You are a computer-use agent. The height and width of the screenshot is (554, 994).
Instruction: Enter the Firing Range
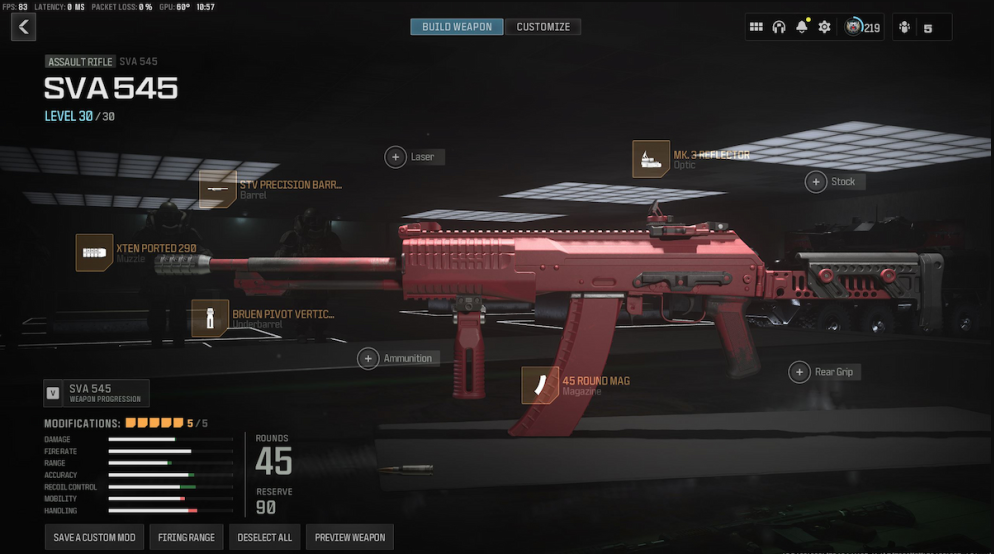coord(186,537)
